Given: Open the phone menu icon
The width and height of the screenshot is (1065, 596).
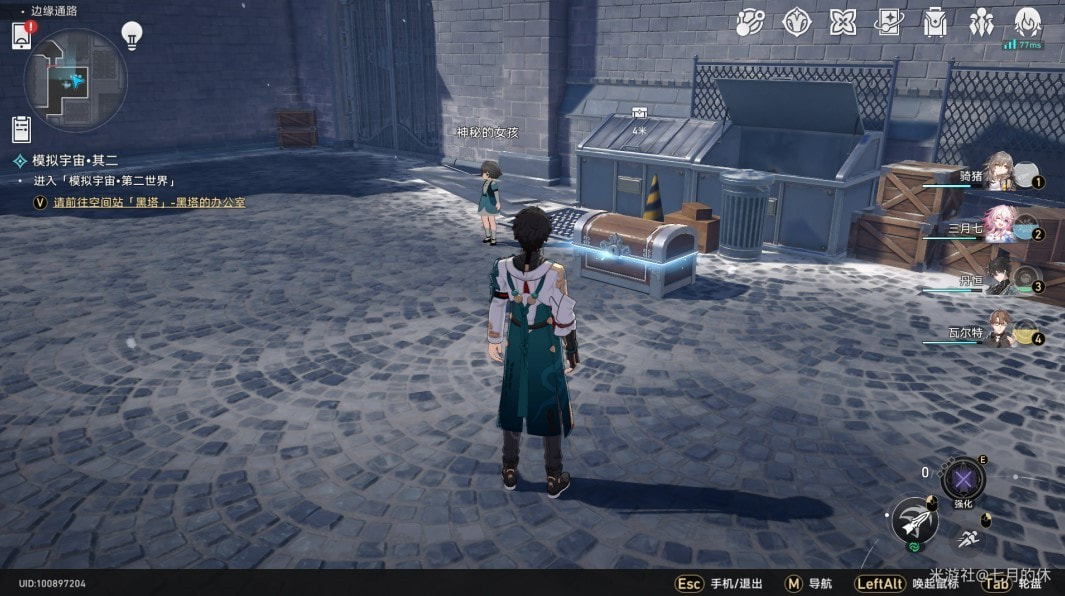Looking at the screenshot, I should tap(21, 36).
